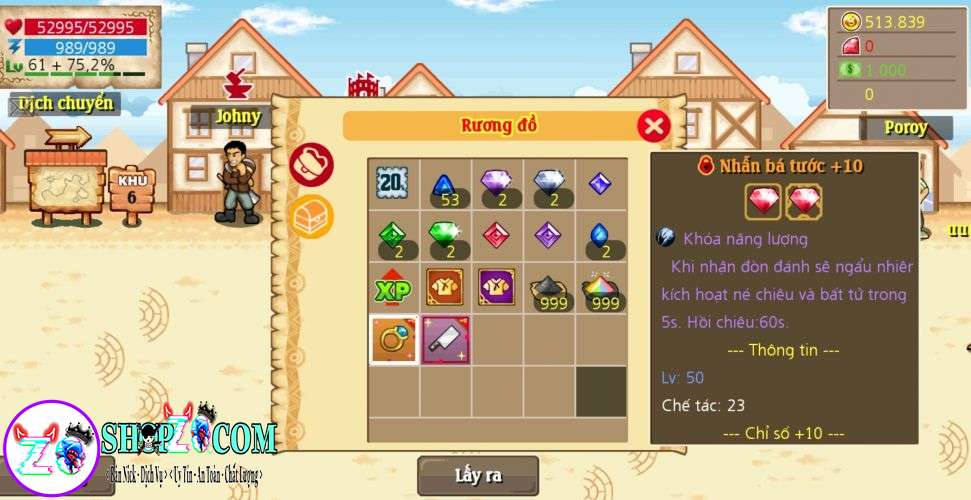971x500 pixels.
Task: Select the Nhẫn bá tước ring slot
Action: pos(393,340)
